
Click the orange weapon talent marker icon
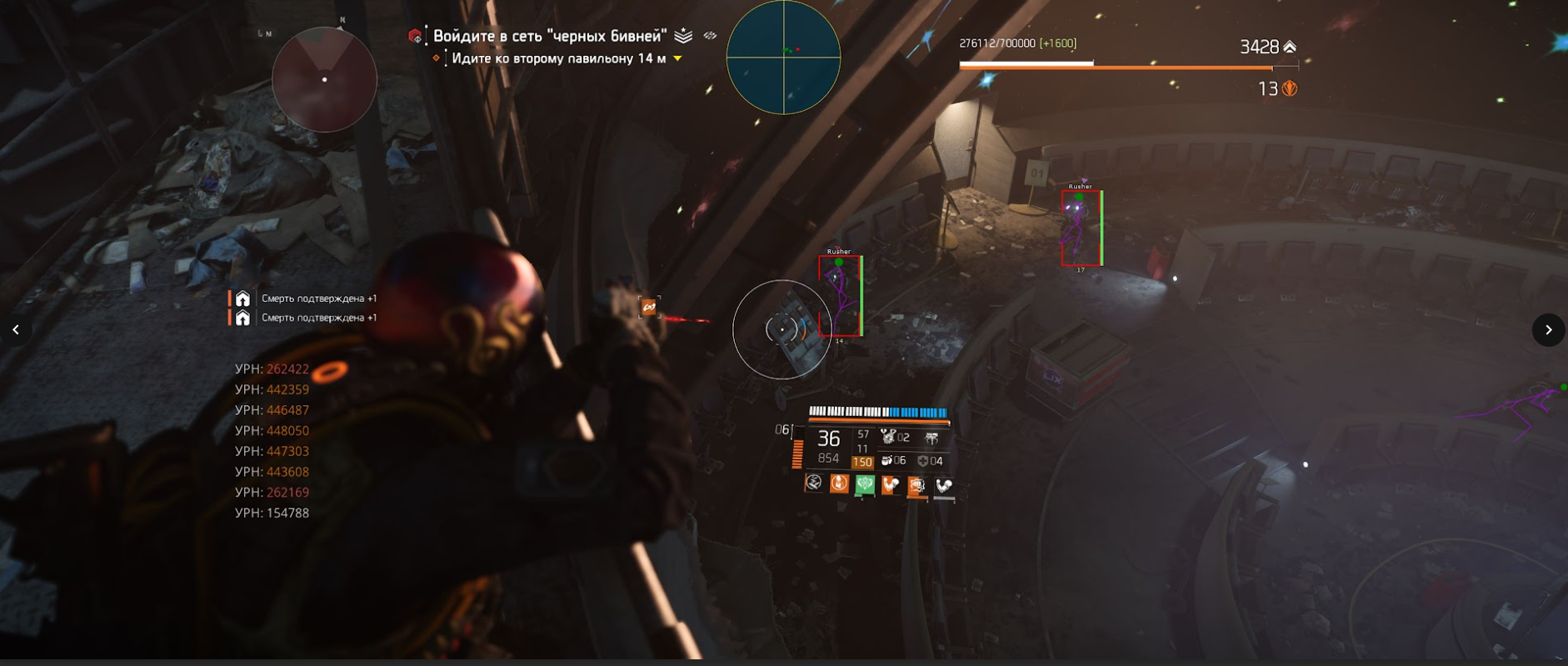point(649,308)
